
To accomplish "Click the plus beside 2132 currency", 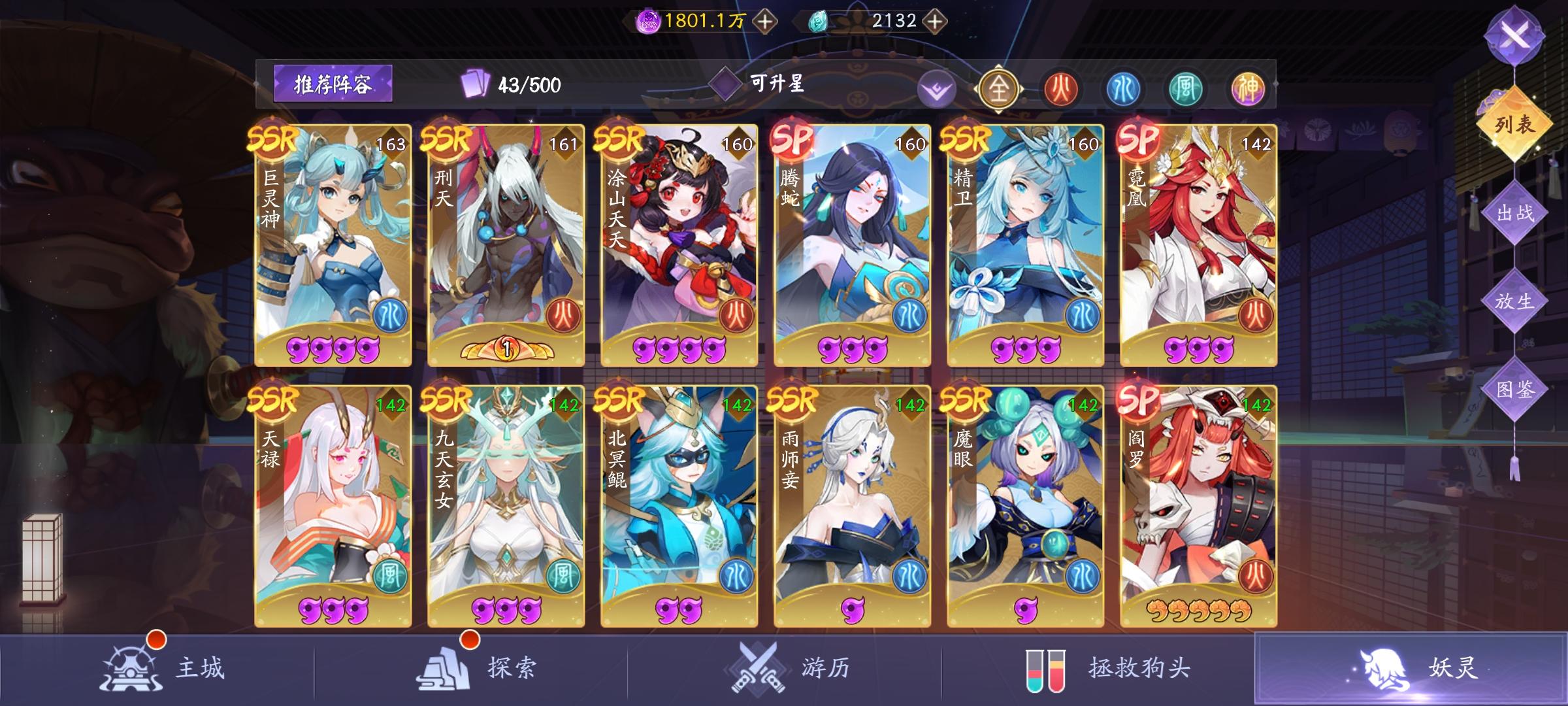I will coord(934,20).
